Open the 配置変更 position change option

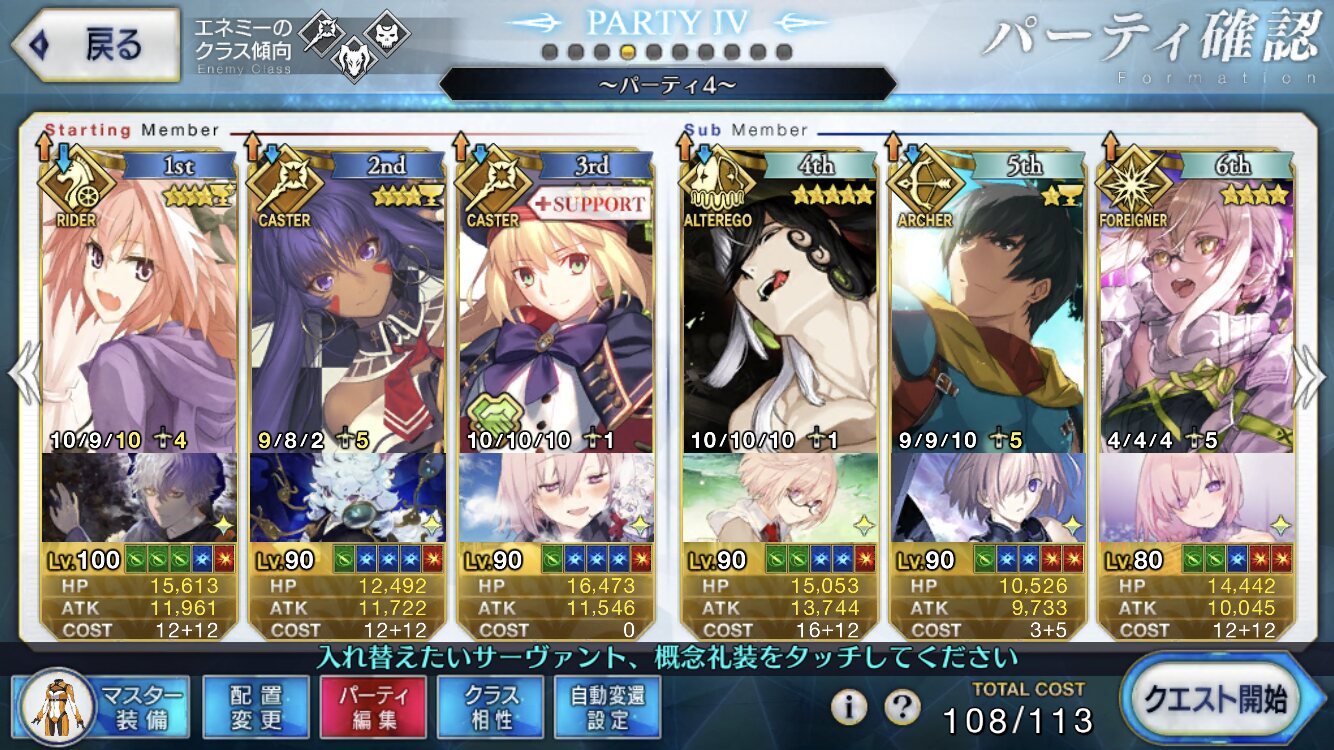(x=255, y=706)
